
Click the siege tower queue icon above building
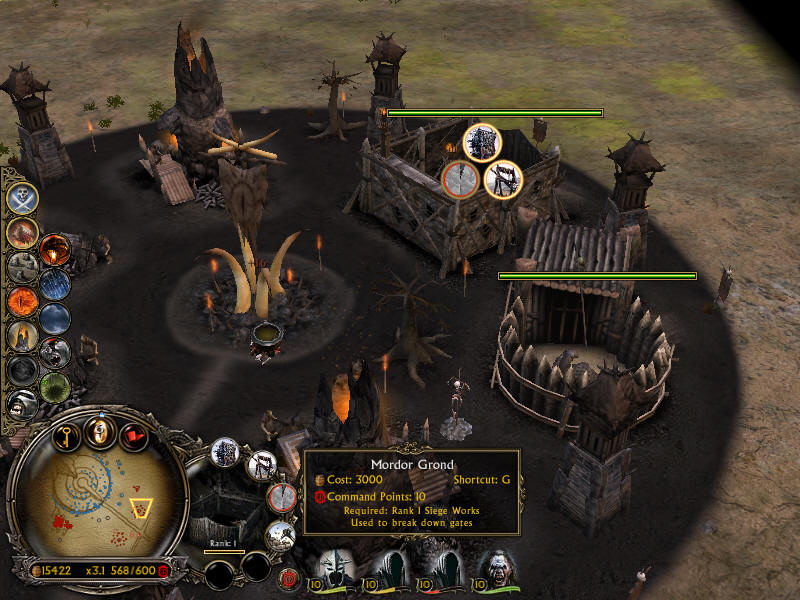click(x=482, y=141)
